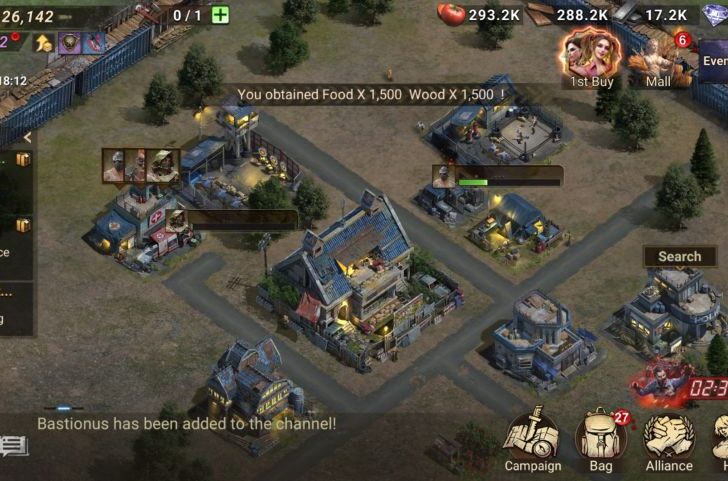
Task: Click the yellow upgrade arrow boost icon
Action: (x=43, y=42)
